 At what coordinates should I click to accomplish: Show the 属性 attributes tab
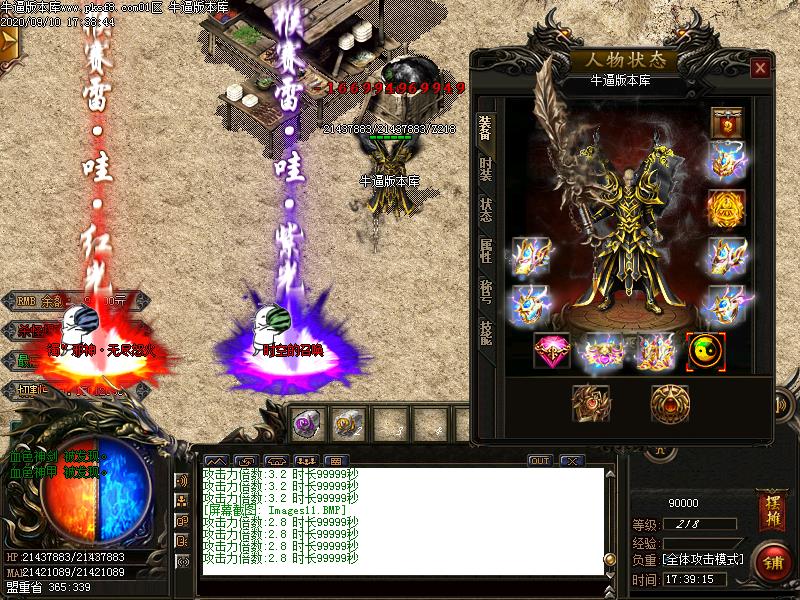click(486, 250)
